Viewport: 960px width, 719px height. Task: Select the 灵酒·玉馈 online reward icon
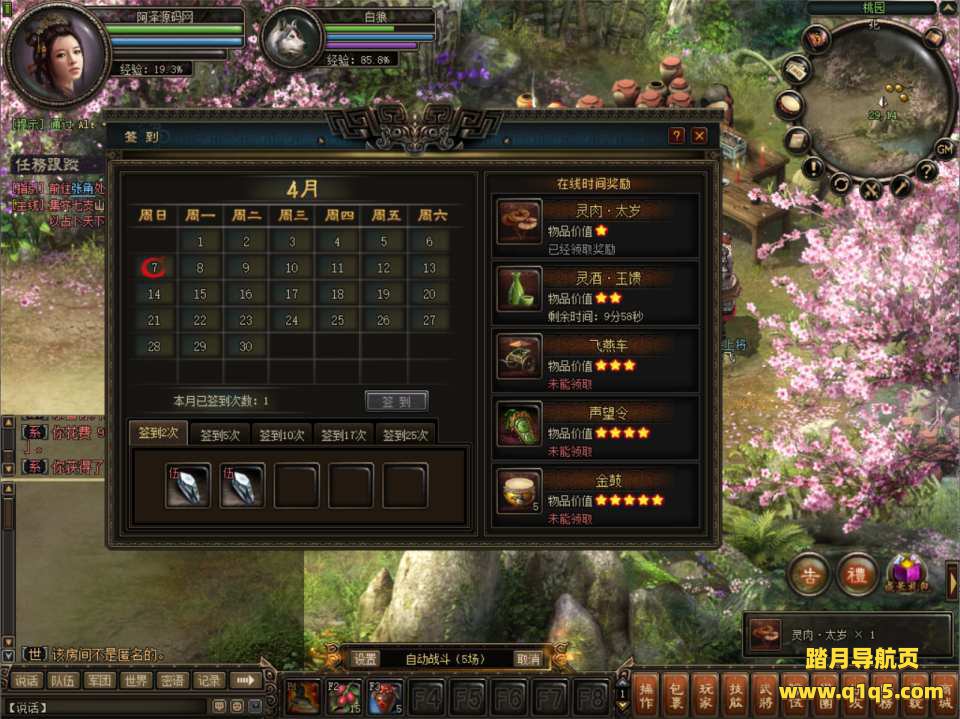point(519,289)
